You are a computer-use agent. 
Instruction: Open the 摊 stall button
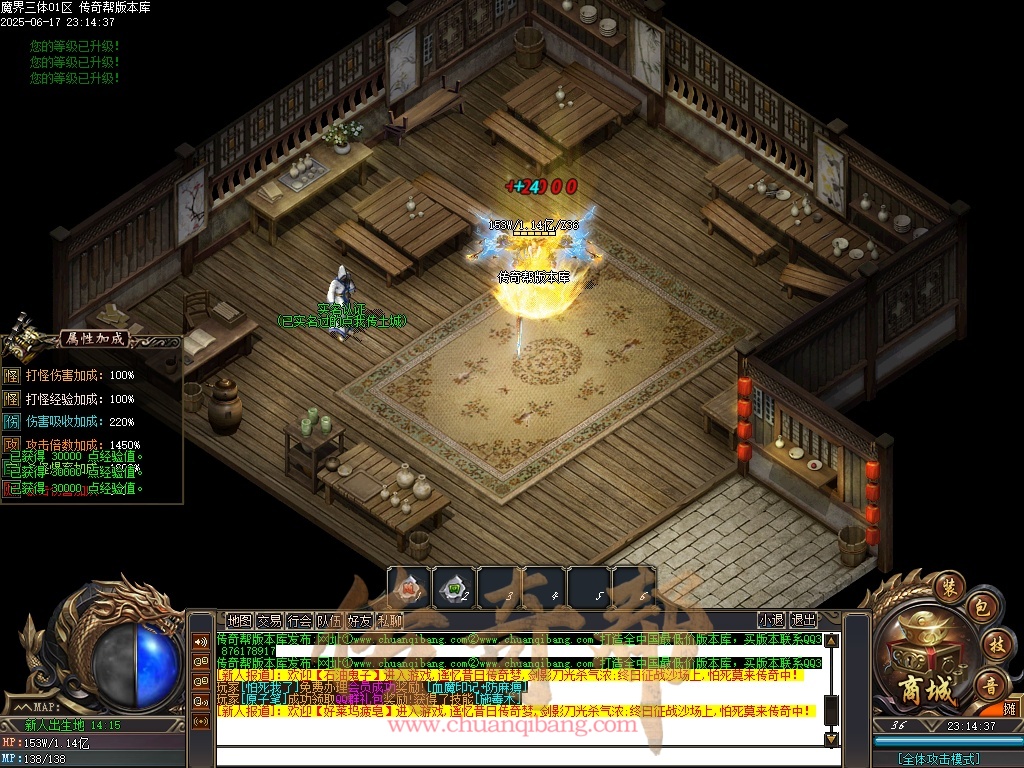click(1010, 708)
